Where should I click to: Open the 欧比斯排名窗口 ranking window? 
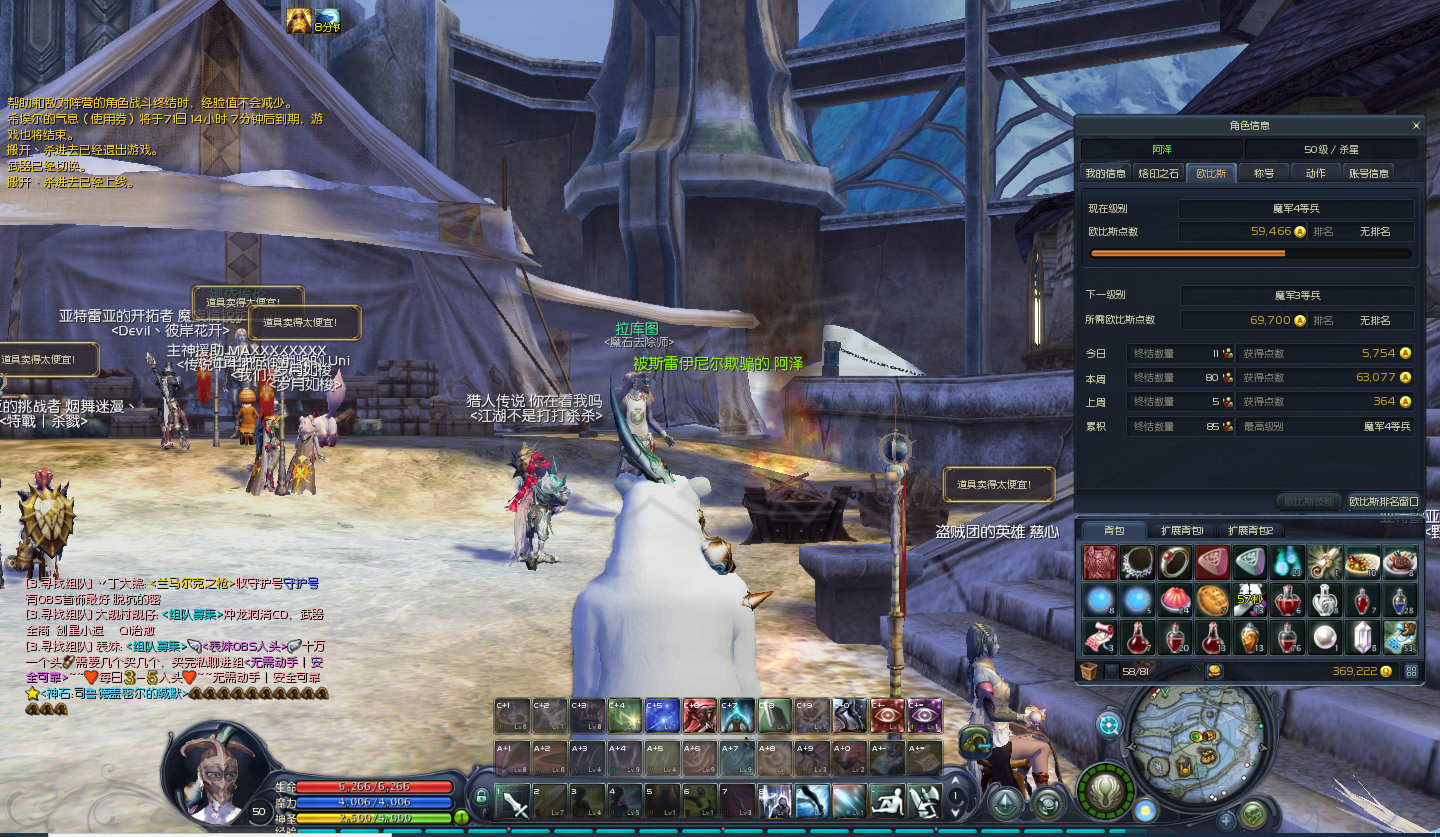click(1383, 501)
